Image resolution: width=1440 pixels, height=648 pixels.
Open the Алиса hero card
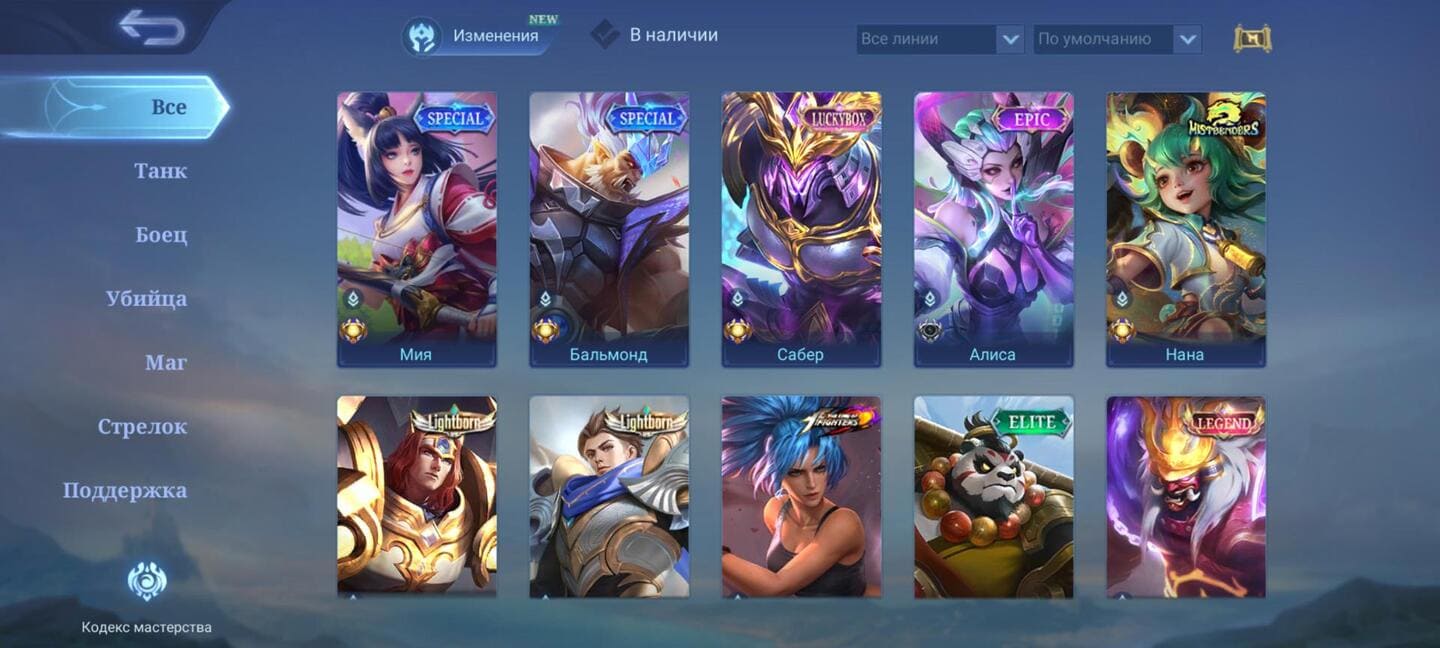pyautogui.click(x=993, y=229)
